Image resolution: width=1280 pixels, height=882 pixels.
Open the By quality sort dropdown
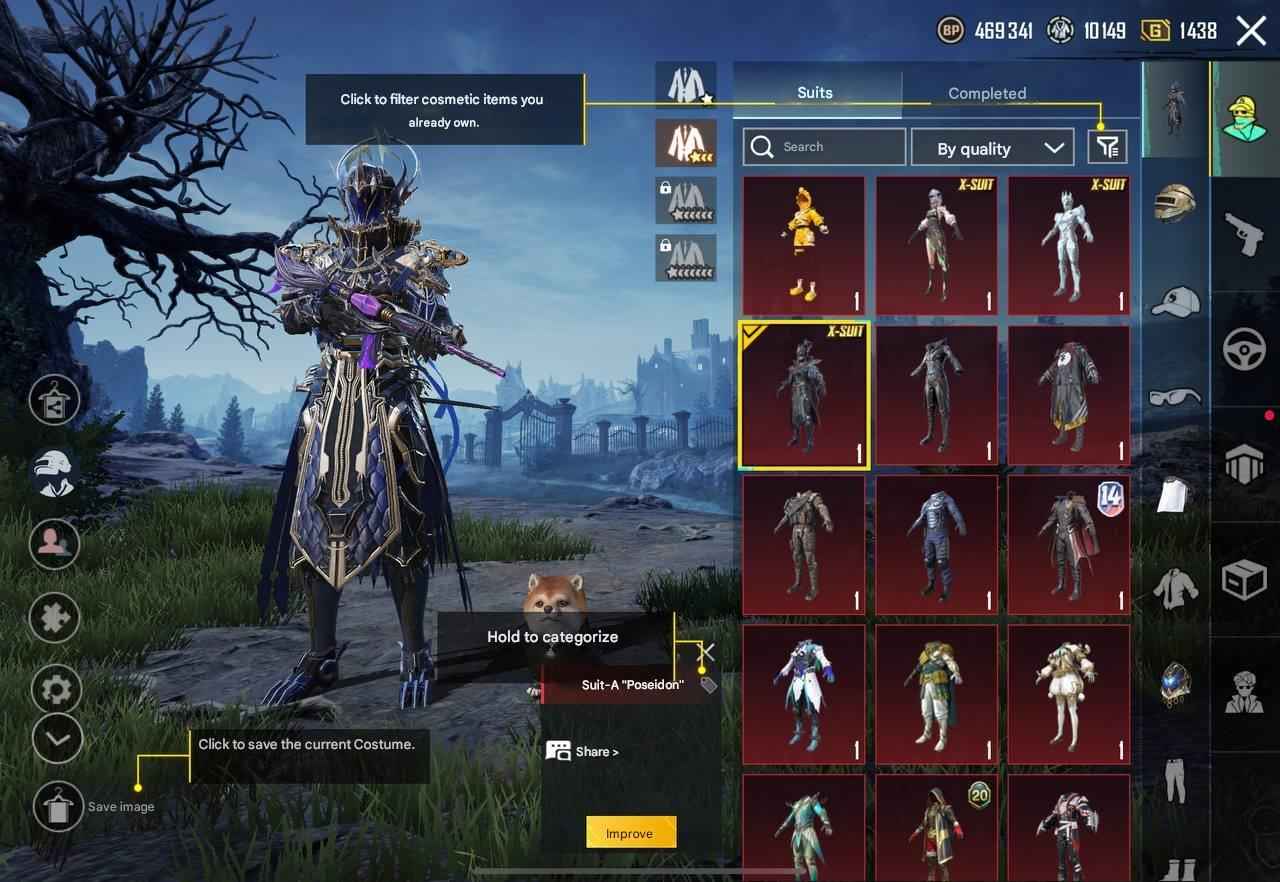click(x=992, y=148)
